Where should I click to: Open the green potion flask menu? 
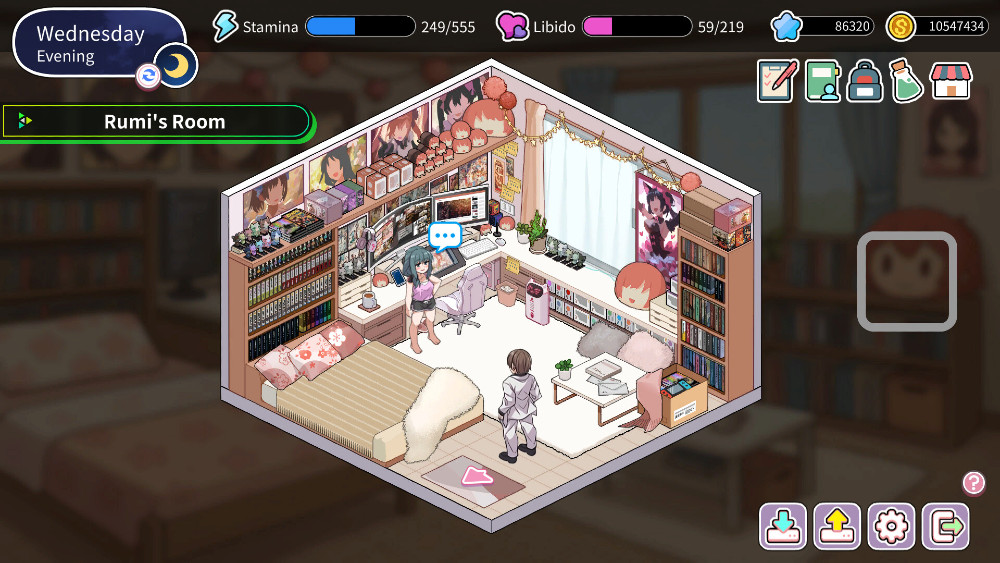pyautogui.click(x=907, y=81)
